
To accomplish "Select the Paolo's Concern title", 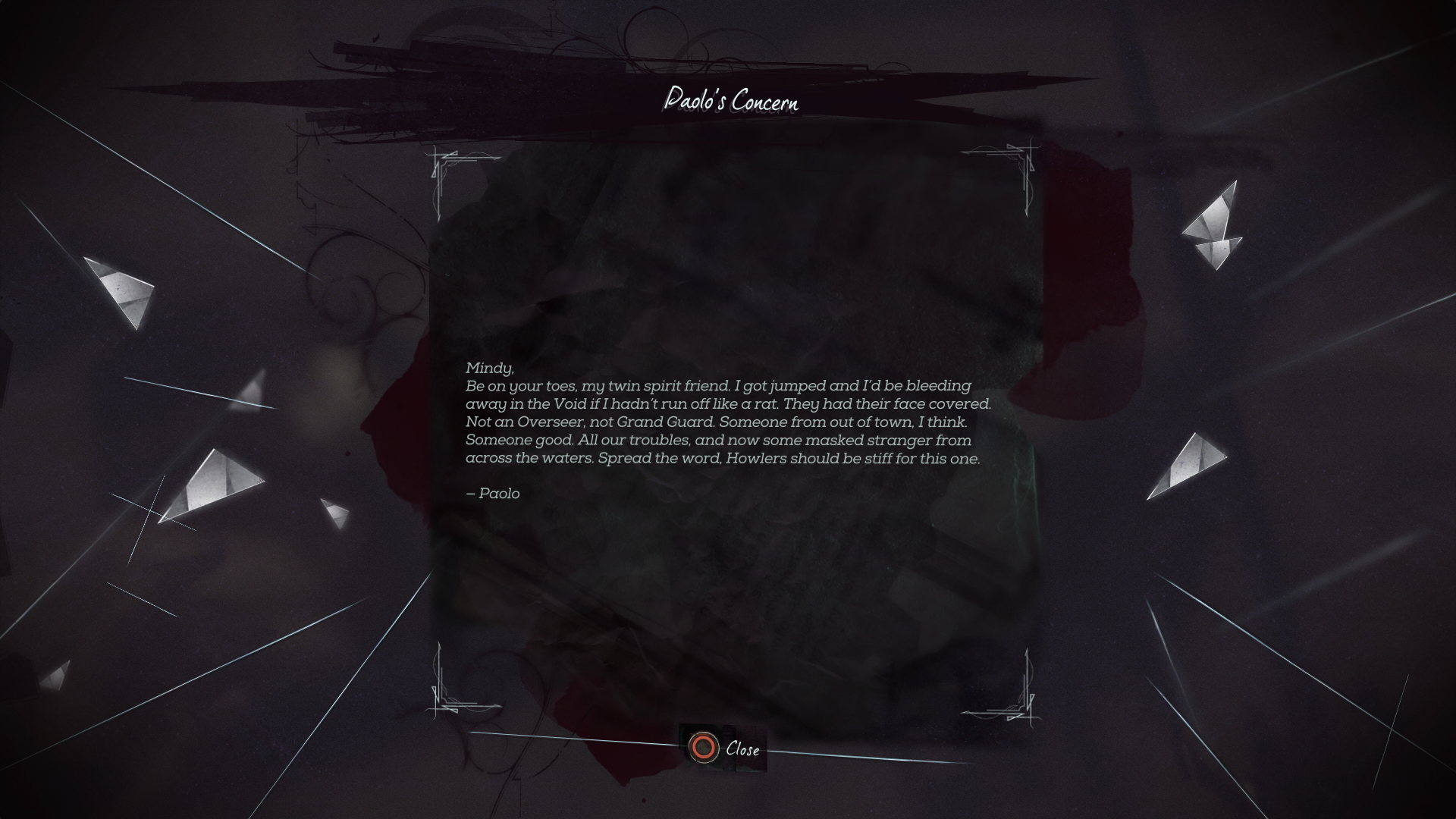I will click(732, 99).
